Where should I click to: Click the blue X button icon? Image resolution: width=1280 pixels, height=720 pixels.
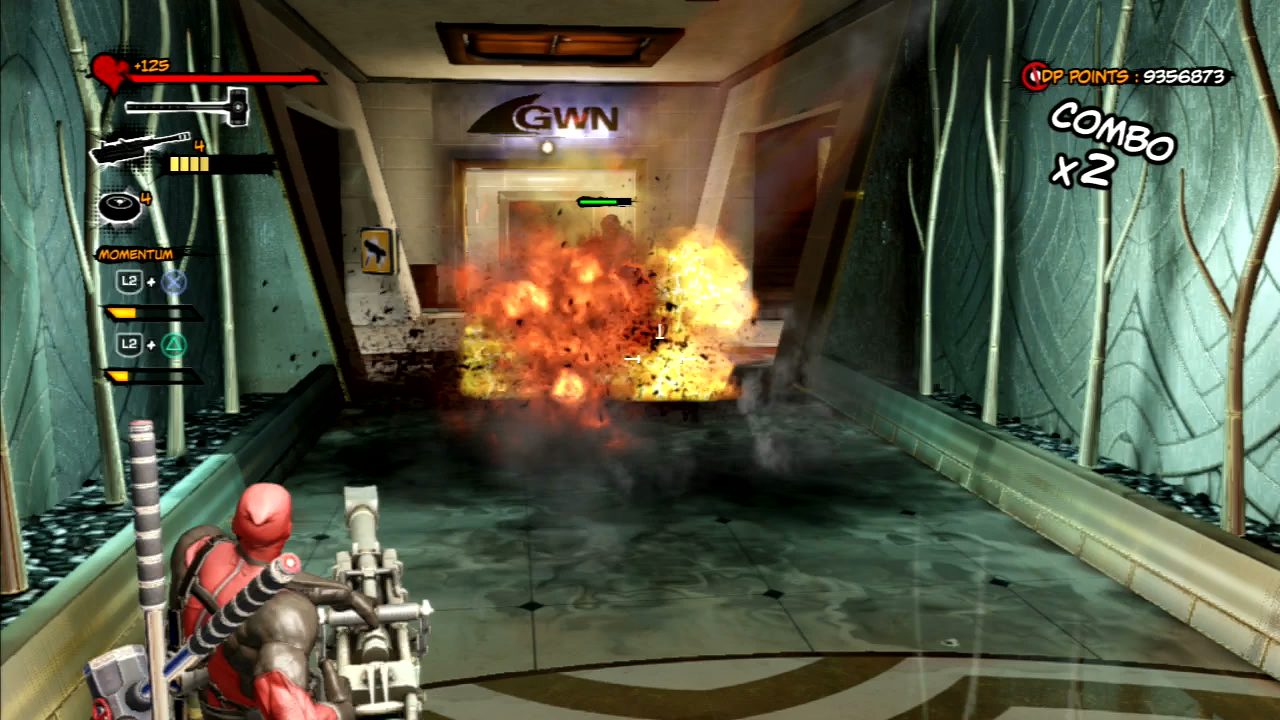pyautogui.click(x=172, y=281)
